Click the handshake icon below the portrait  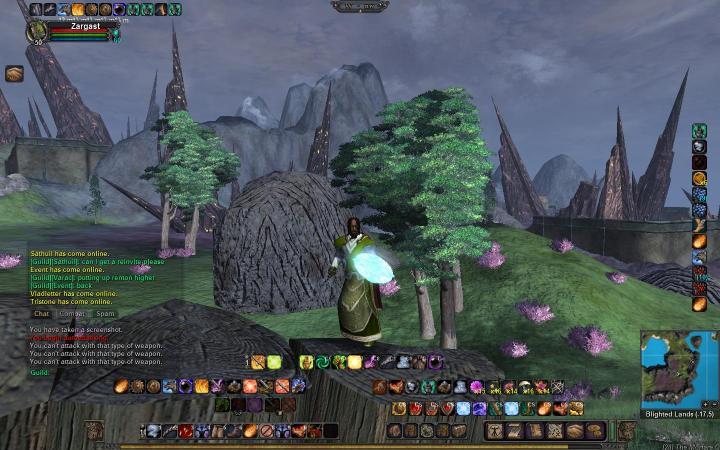(14, 73)
